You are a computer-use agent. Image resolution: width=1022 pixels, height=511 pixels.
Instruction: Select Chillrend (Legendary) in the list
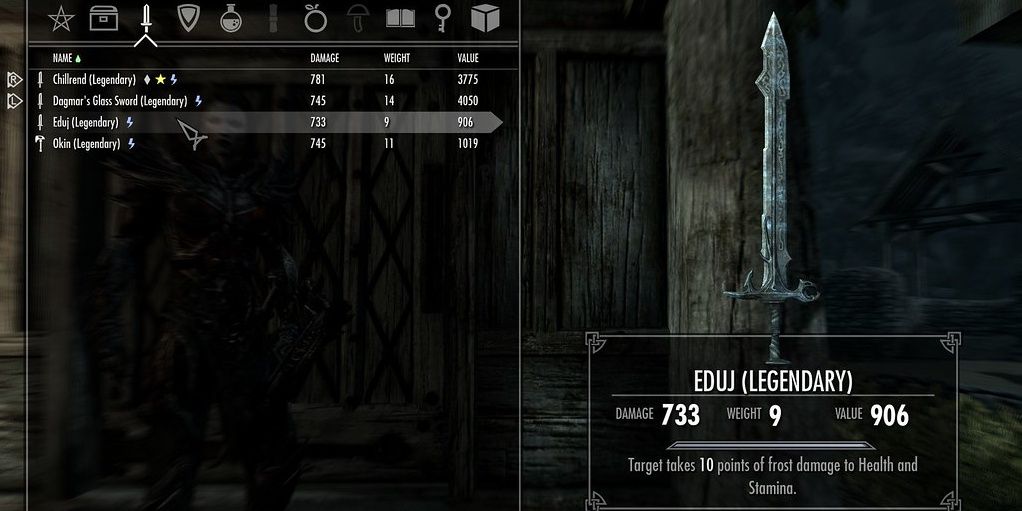click(94, 80)
